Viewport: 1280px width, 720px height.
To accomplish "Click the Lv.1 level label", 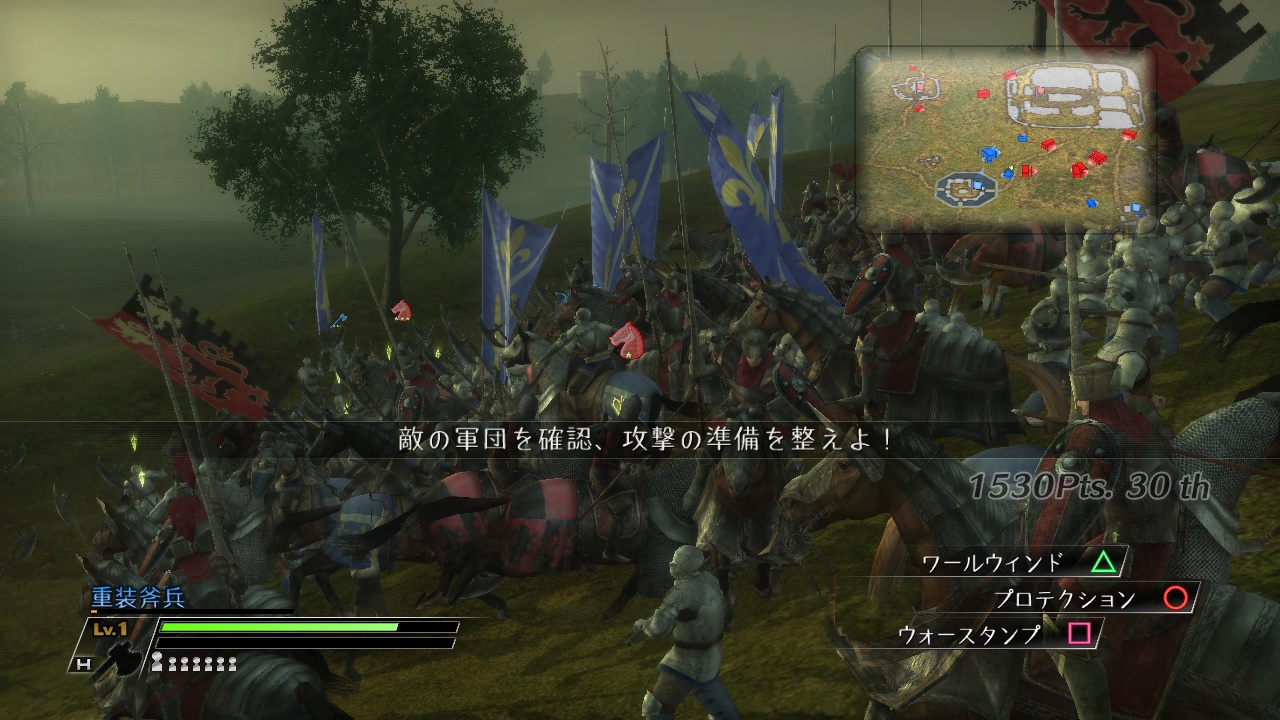I will tap(108, 628).
